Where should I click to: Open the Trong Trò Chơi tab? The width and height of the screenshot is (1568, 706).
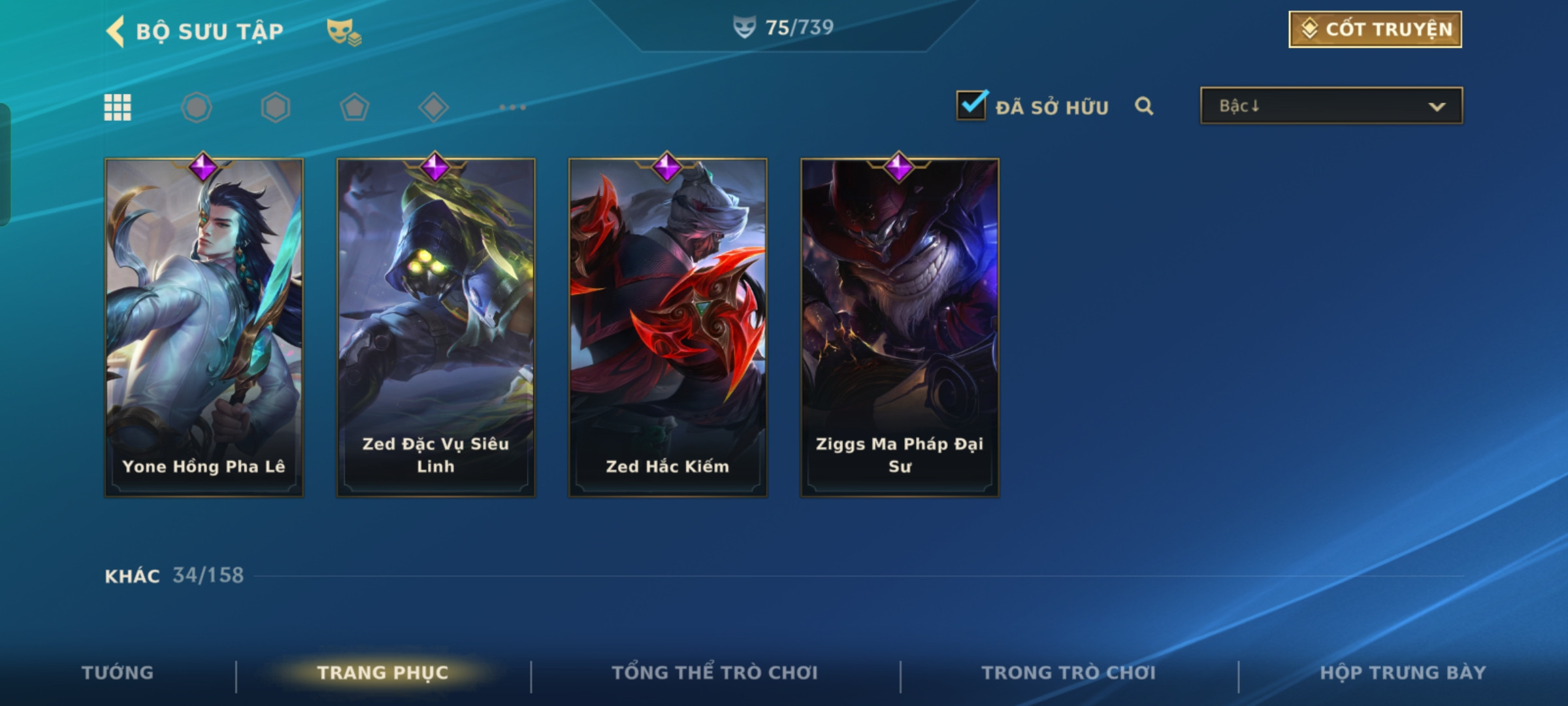tap(1068, 673)
